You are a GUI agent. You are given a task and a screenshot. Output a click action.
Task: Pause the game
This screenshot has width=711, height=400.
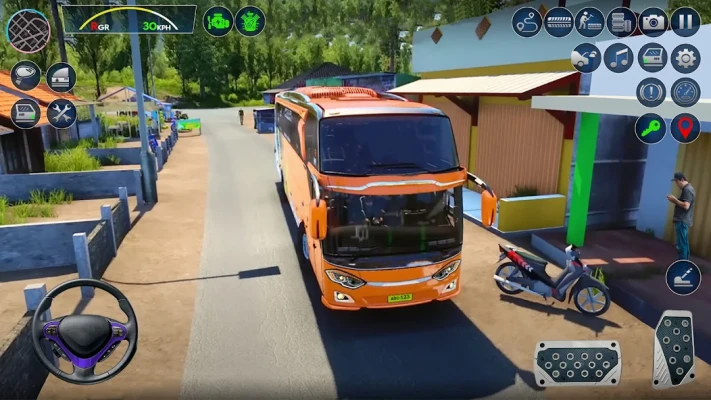click(x=685, y=21)
